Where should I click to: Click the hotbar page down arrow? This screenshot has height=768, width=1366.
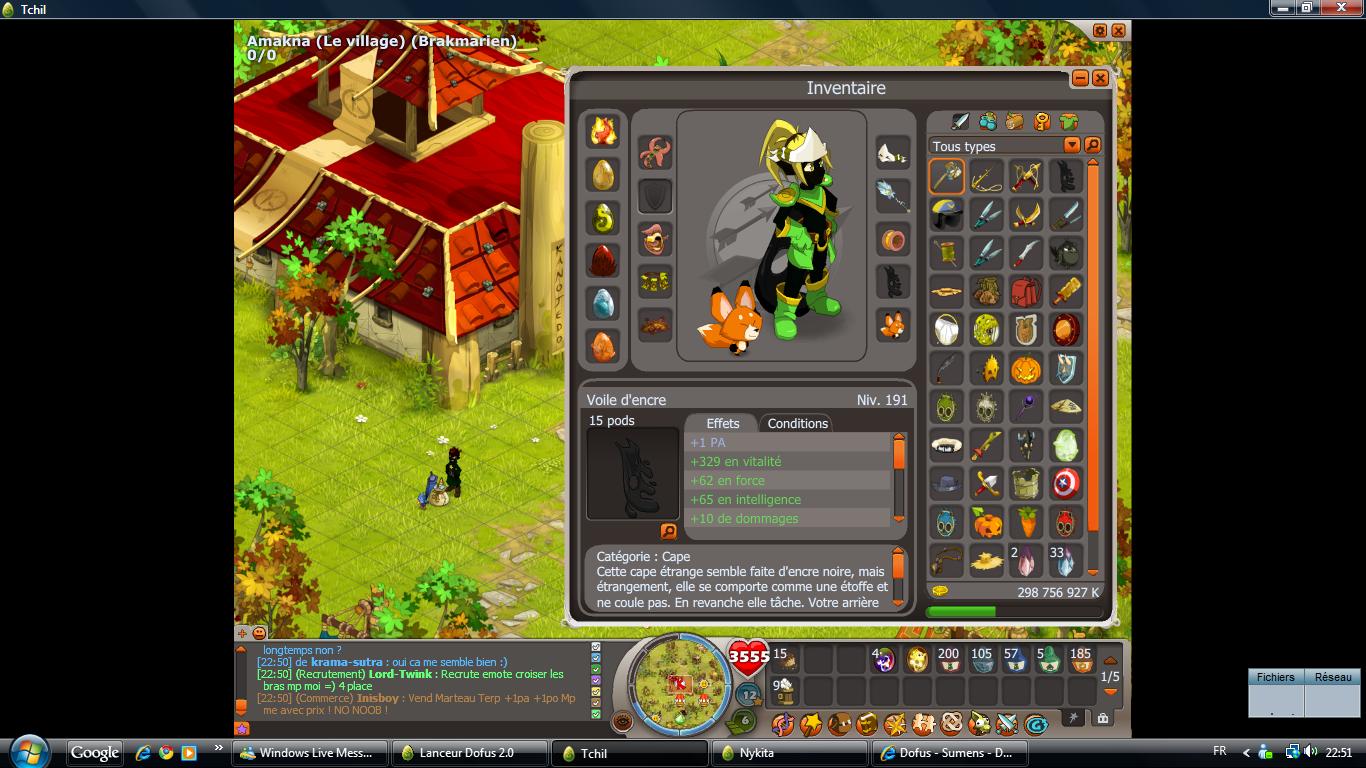[1110, 692]
